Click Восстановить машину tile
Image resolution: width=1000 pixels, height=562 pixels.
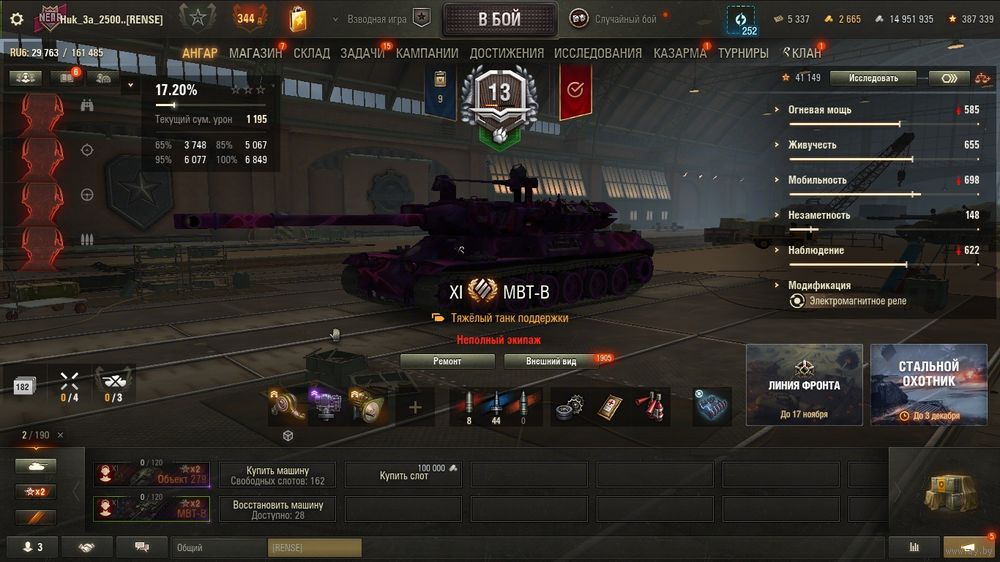[277, 510]
